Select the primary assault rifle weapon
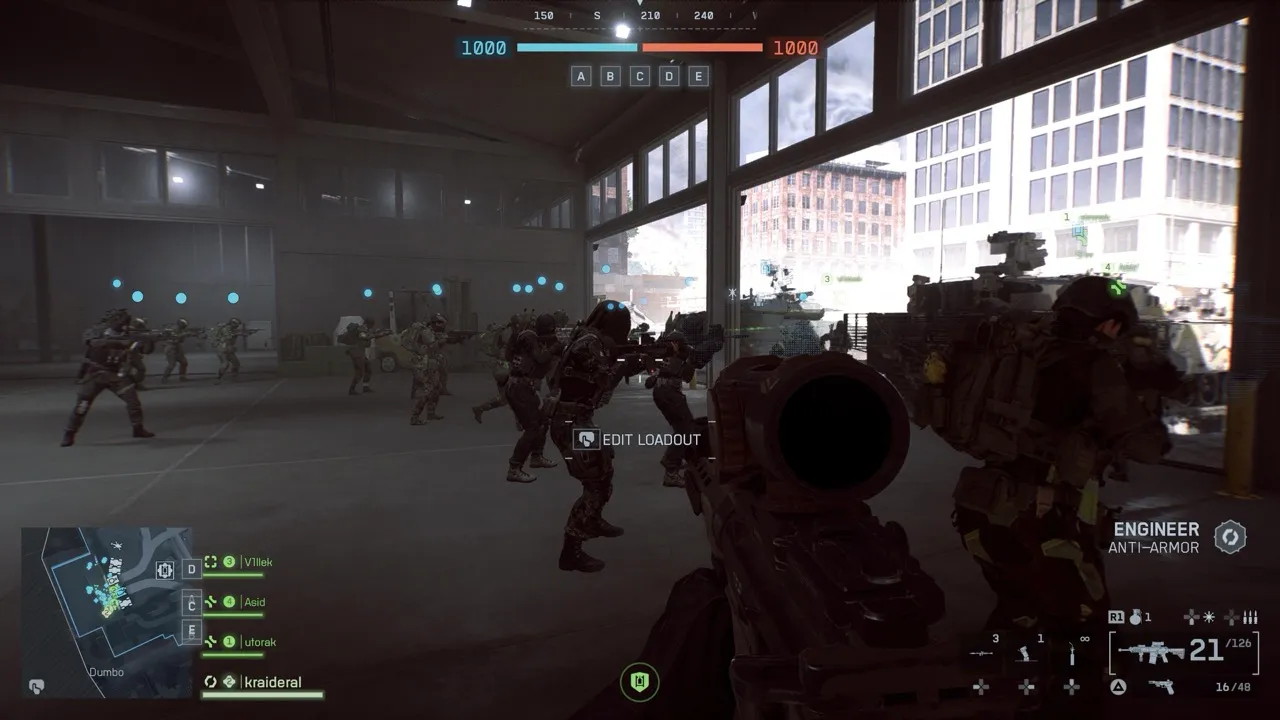The image size is (1280, 720). [1150, 653]
